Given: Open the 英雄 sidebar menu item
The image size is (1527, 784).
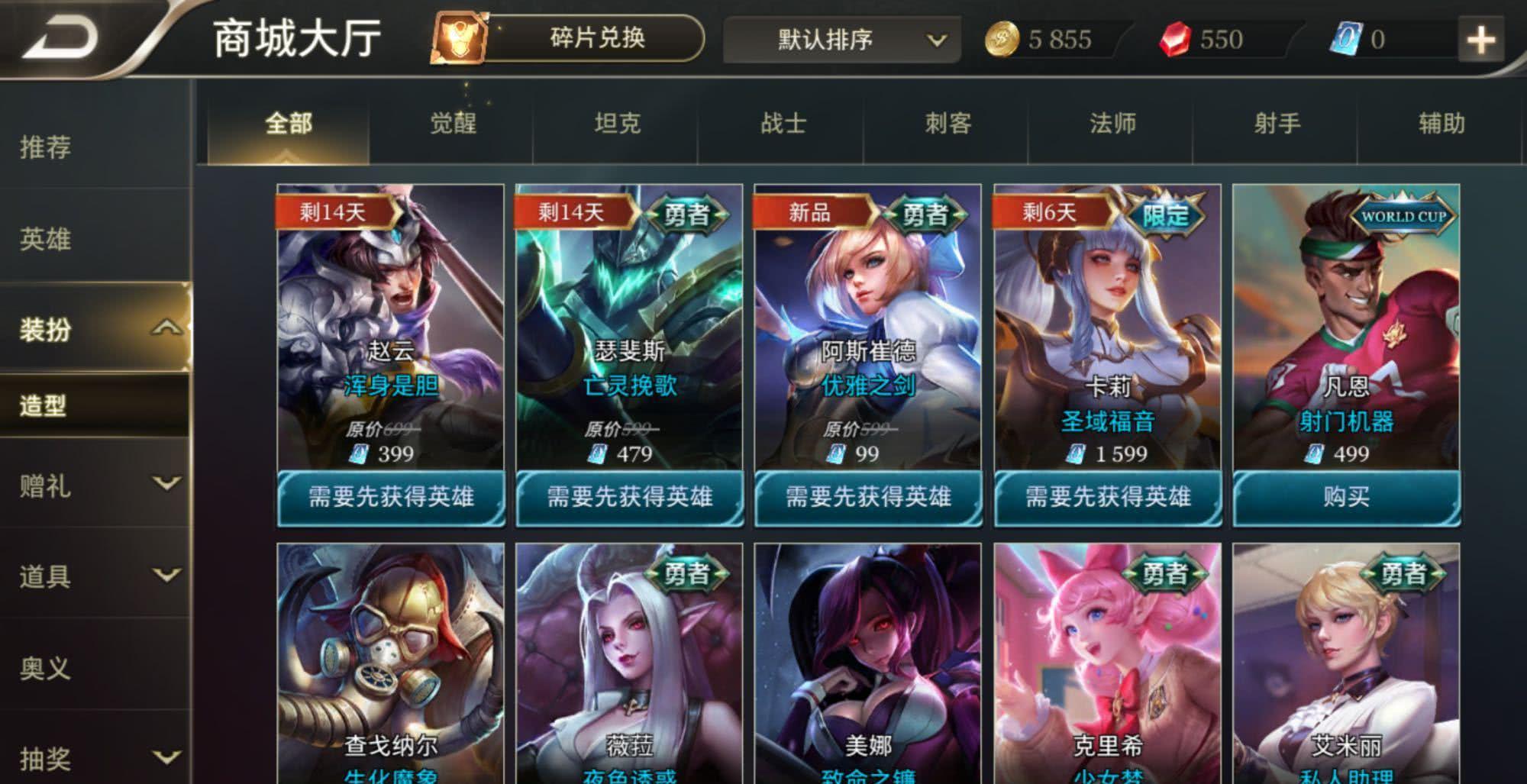Looking at the screenshot, I should coord(46,240).
